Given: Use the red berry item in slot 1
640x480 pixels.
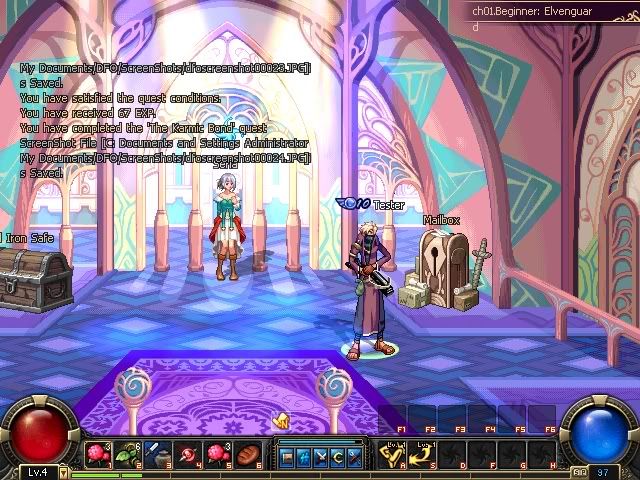Looking at the screenshot, I should 97,454.
